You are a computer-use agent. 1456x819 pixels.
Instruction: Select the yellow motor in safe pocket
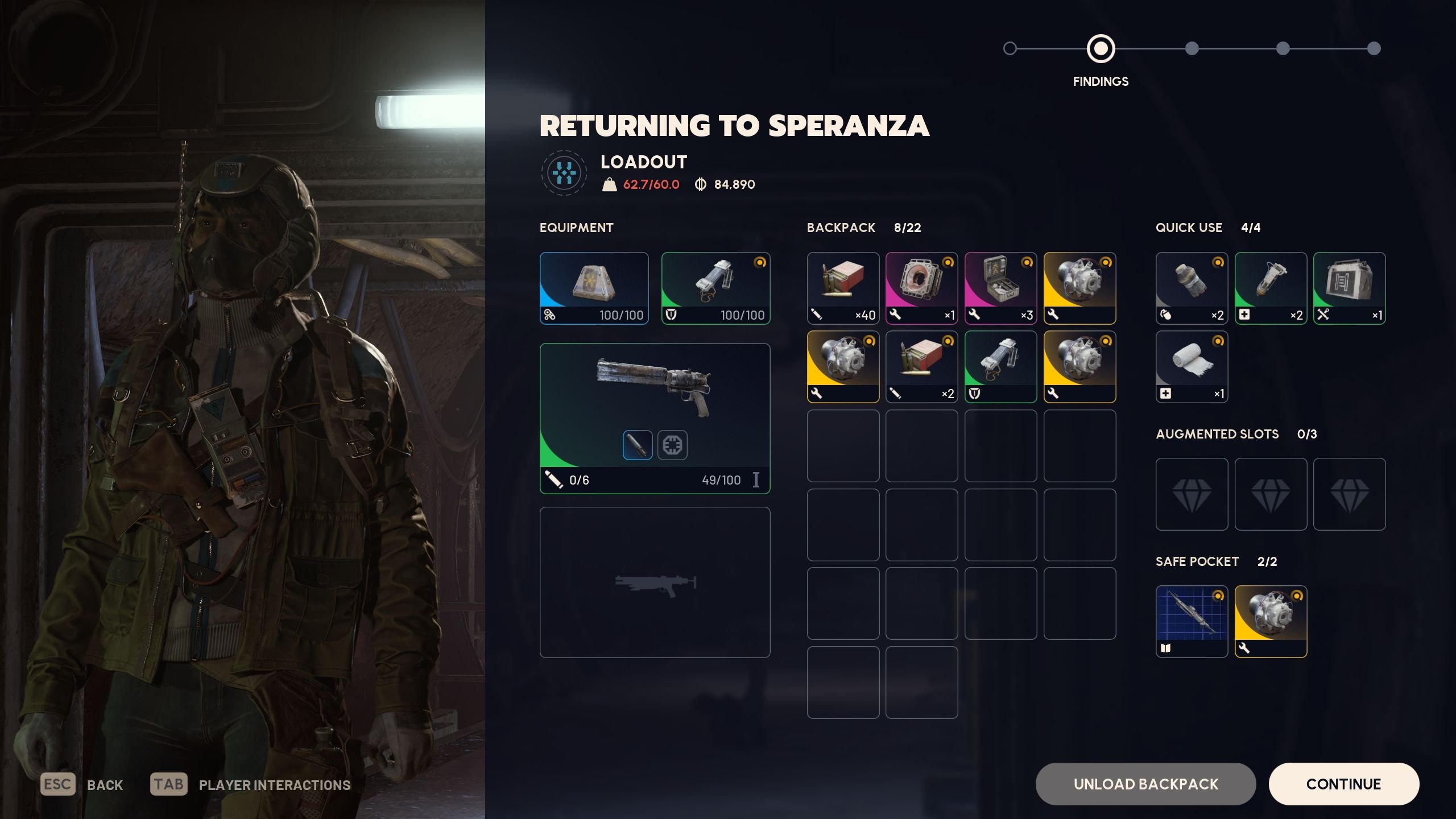click(1271, 622)
